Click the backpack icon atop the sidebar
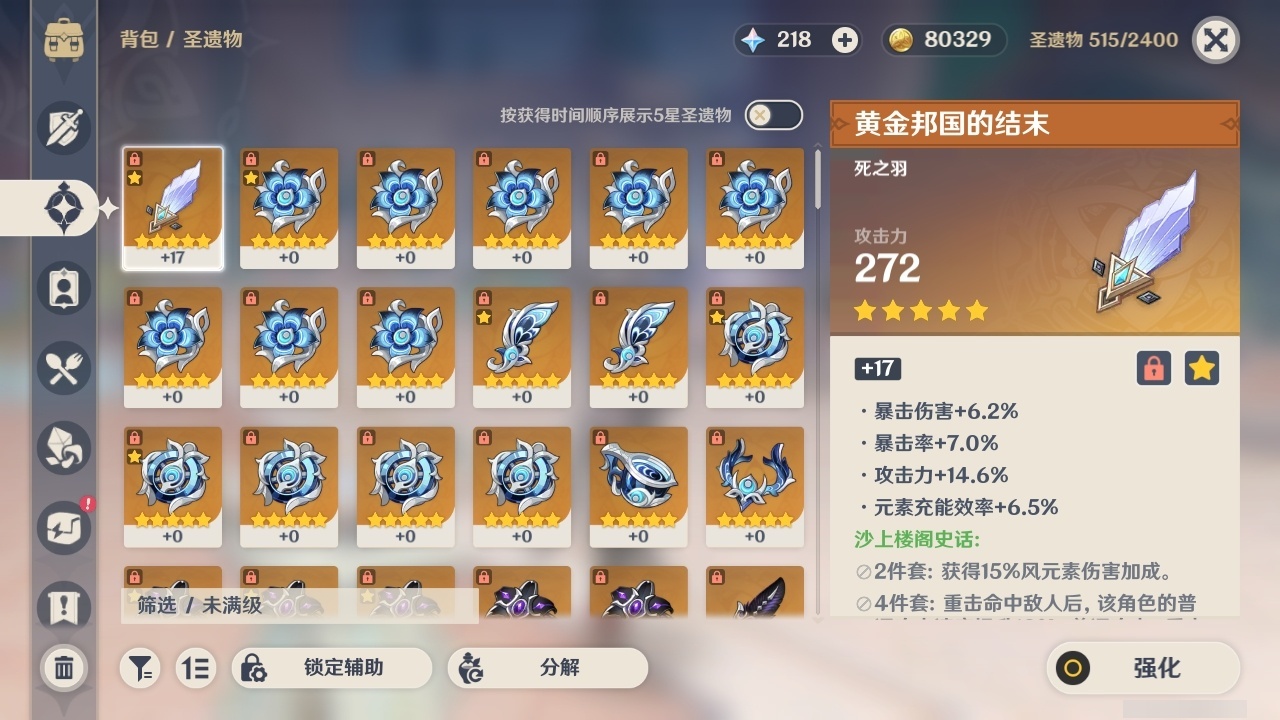 [62, 40]
